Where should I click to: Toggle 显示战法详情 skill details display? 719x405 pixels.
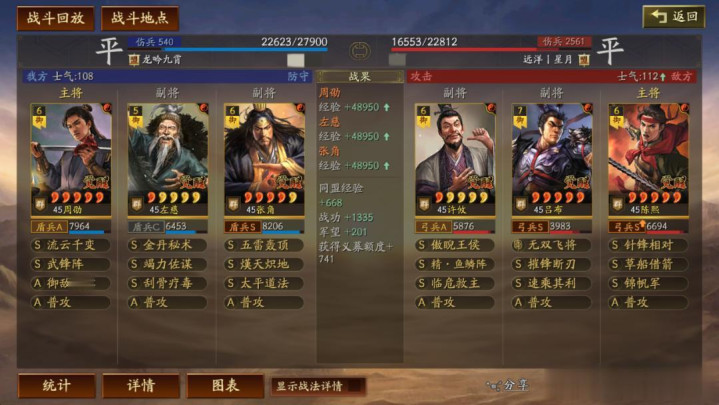318,385
